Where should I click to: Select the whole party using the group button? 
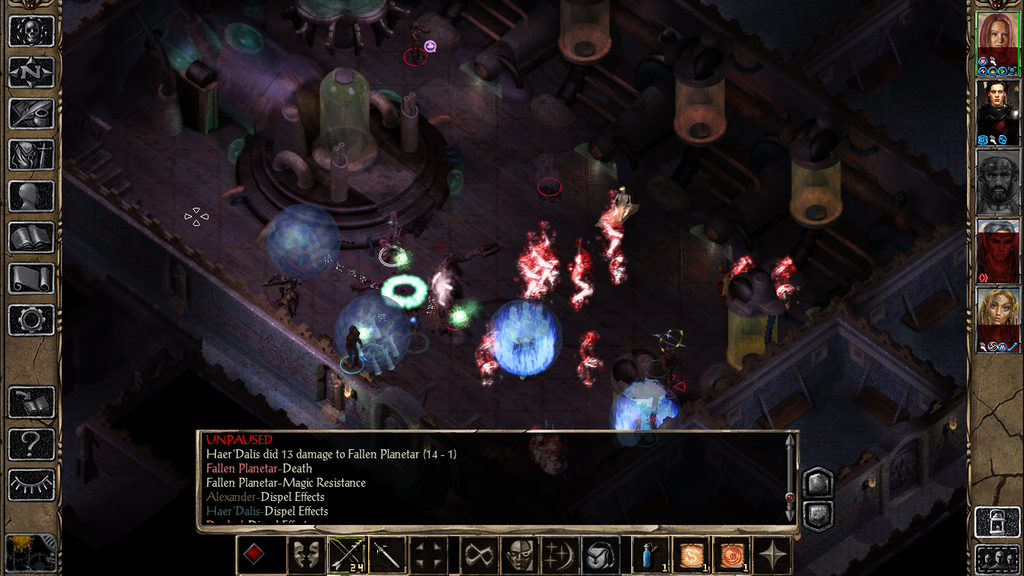click(997, 557)
